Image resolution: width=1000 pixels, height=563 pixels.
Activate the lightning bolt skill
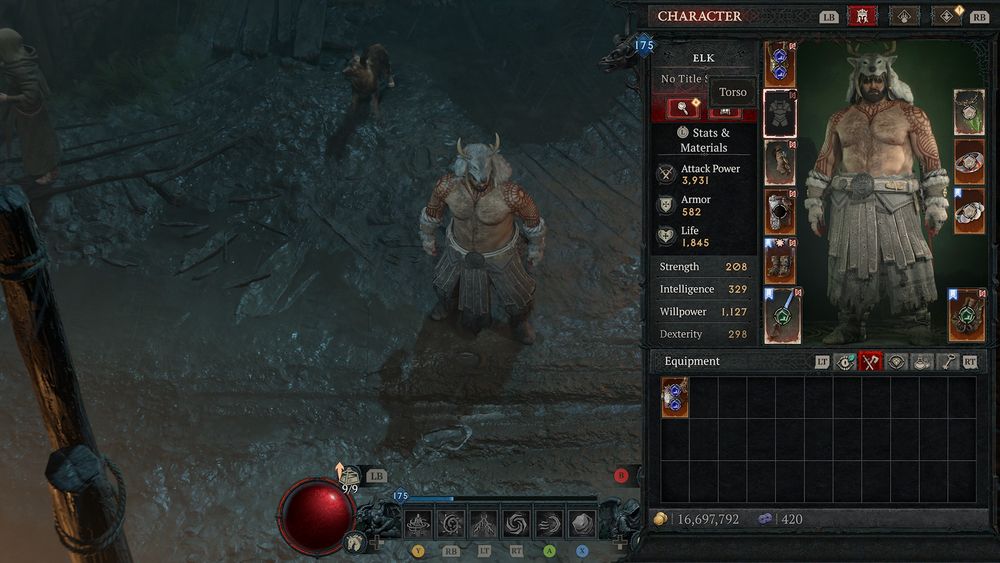point(484,523)
